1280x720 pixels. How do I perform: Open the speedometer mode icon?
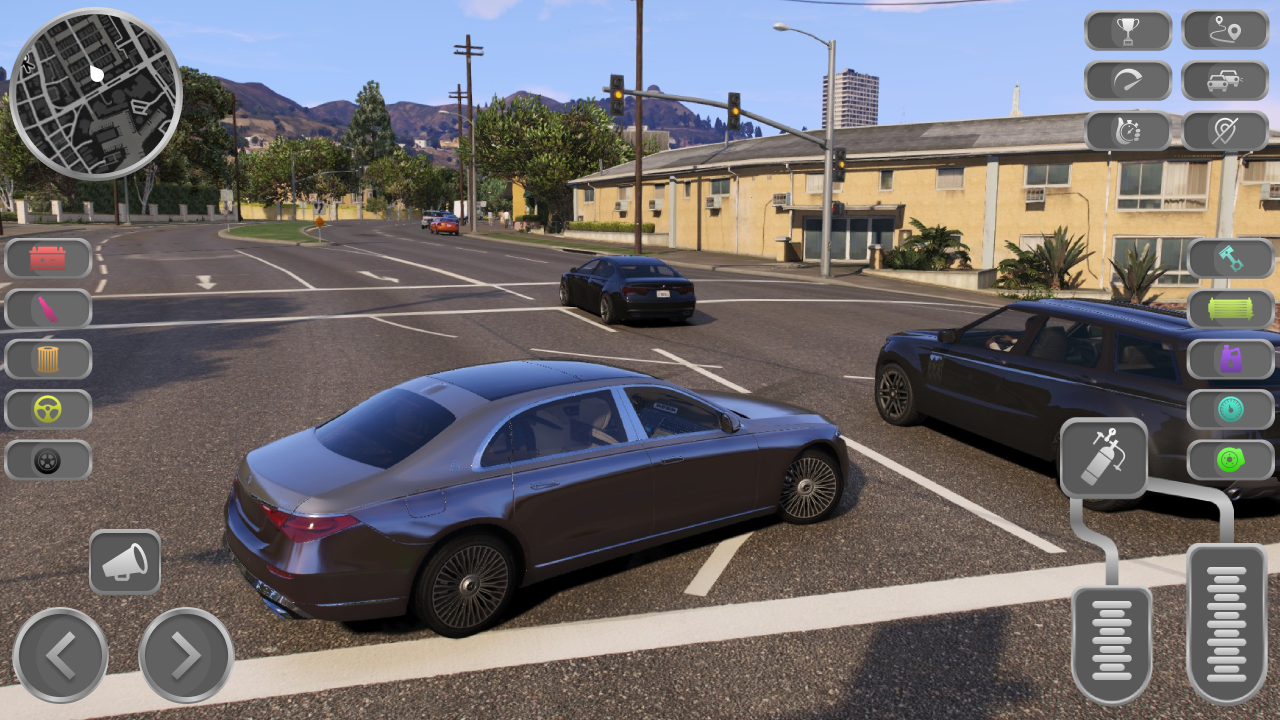1127,80
